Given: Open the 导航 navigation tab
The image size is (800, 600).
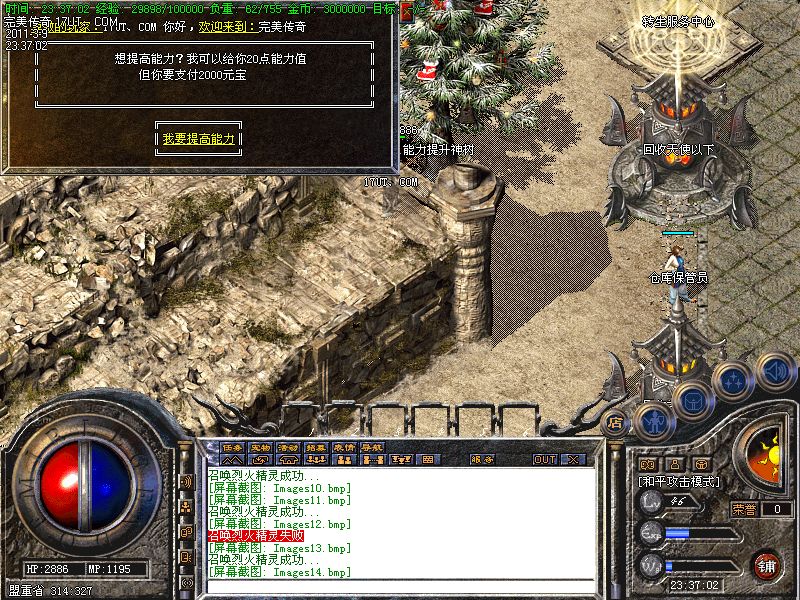Looking at the screenshot, I should tap(372, 447).
